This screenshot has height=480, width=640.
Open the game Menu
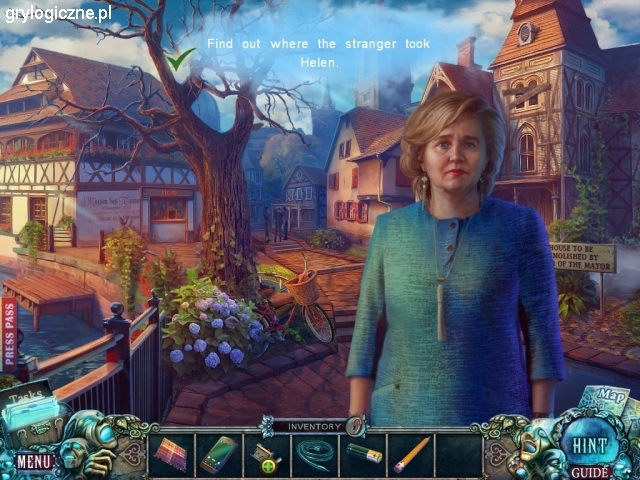(33, 462)
